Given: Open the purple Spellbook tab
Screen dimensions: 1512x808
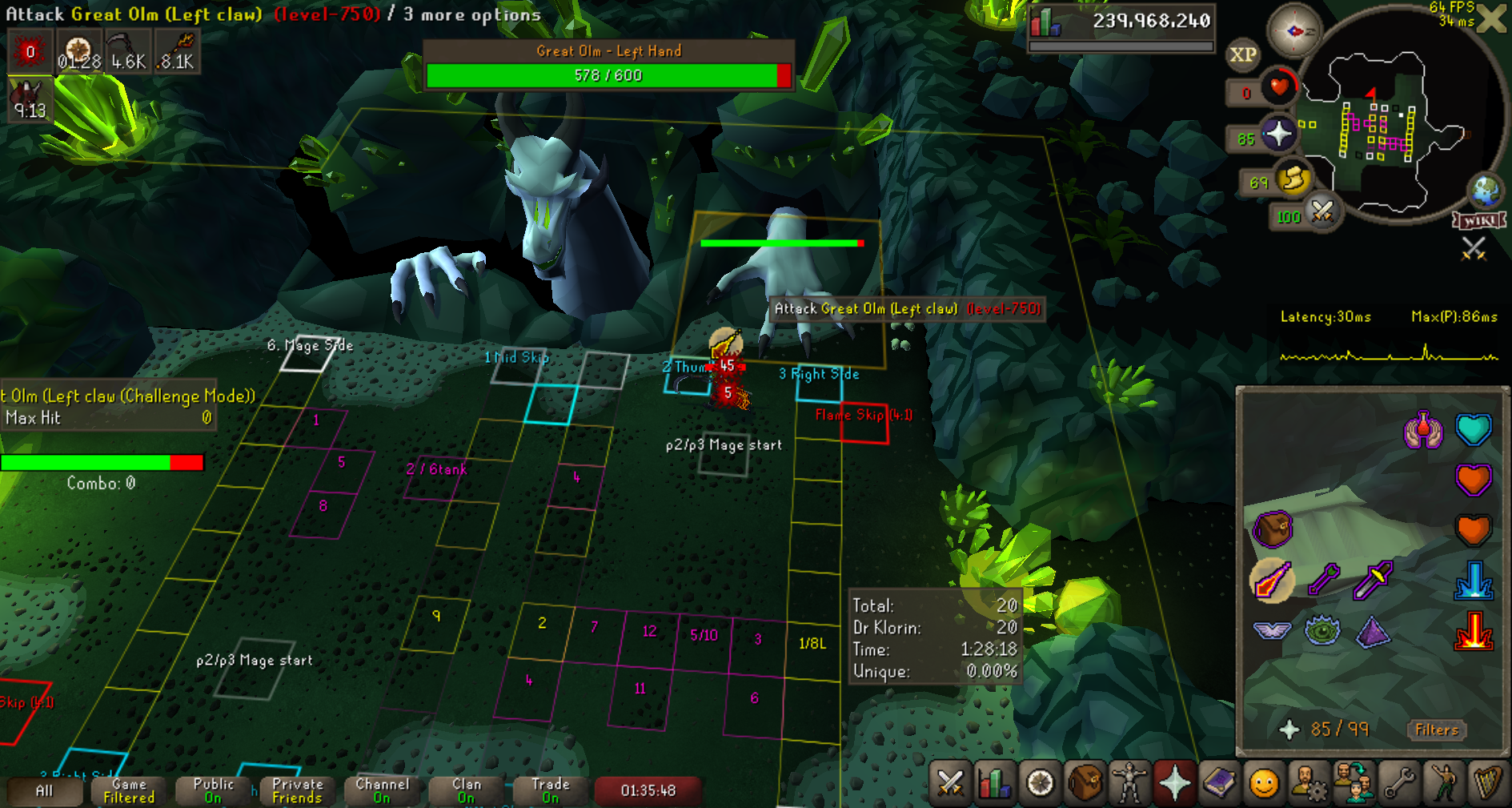Looking at the screenshot, I should tap(1219, 782).
